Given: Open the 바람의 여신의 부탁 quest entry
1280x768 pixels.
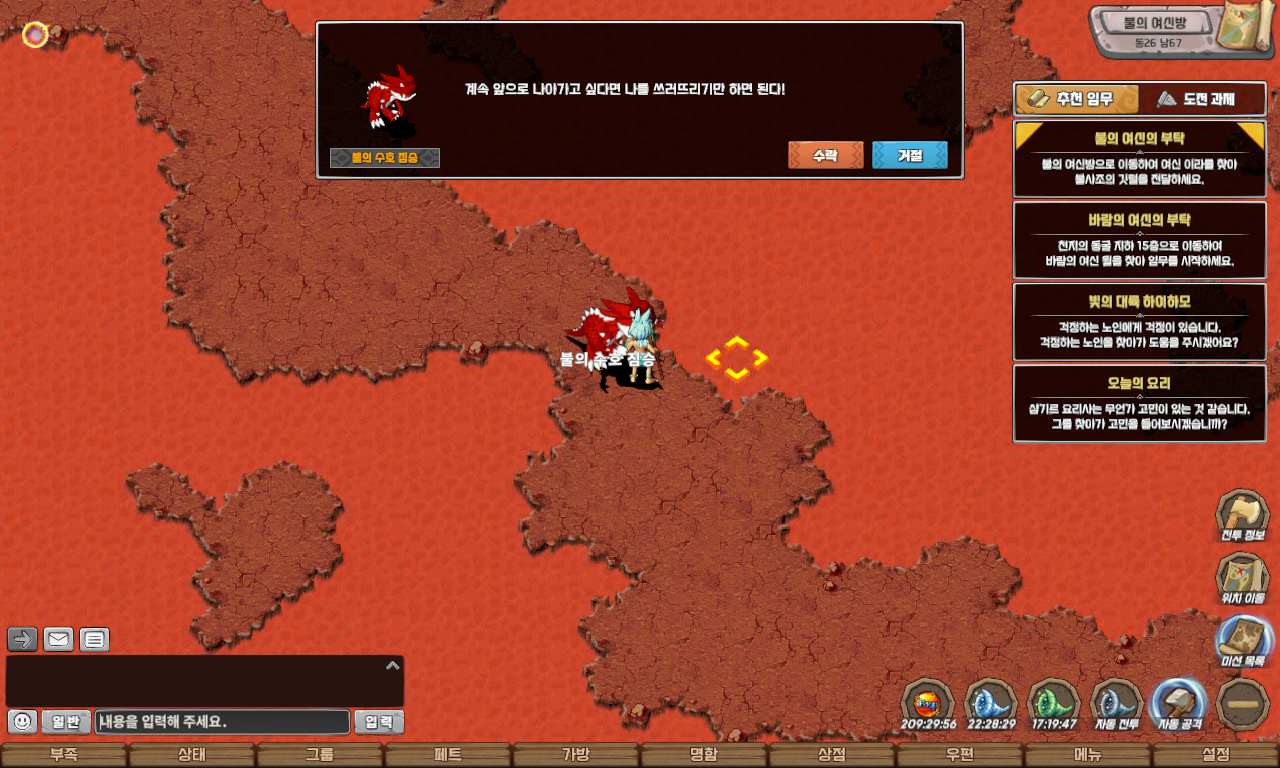Looking at the screenshot, I should coord(1139,240).
